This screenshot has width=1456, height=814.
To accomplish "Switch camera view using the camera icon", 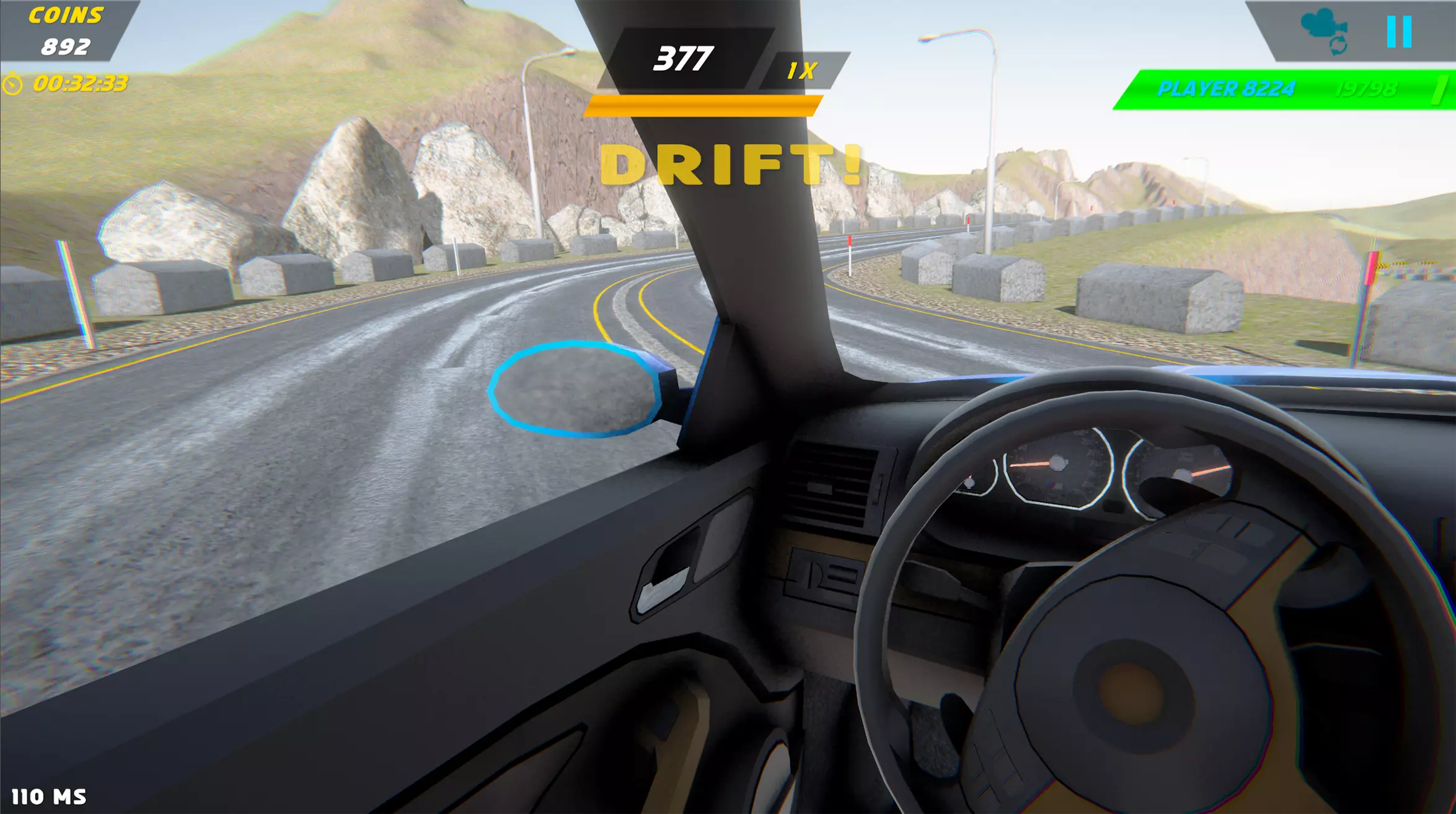I will pos(1325,31).
